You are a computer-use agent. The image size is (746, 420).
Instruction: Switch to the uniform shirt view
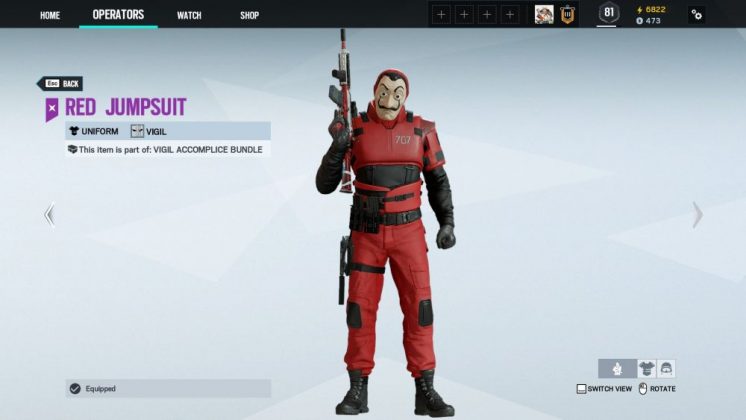pyautogui.click(x=646, y=369)
